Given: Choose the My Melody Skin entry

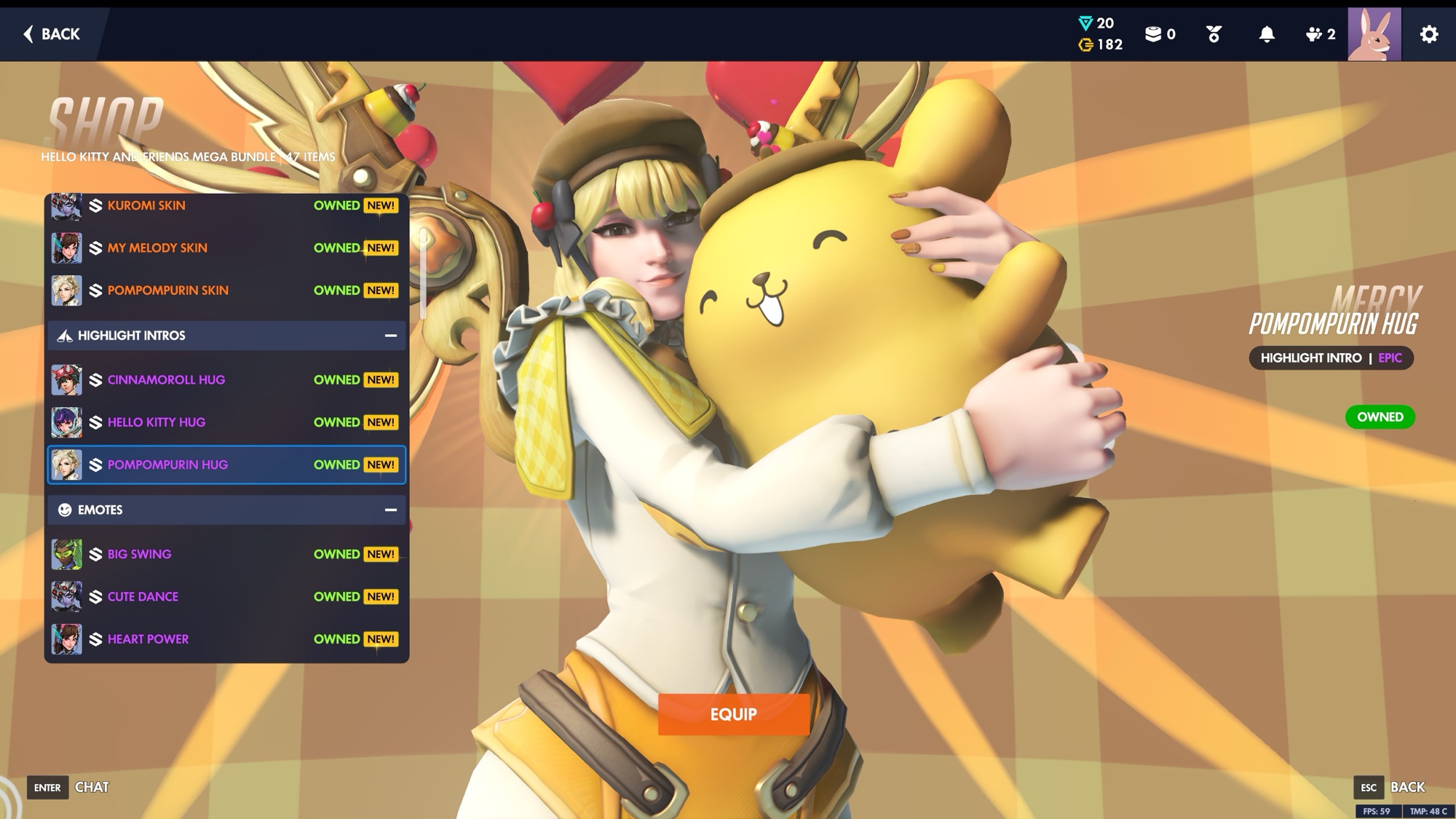Looking at the screenshot, I should tap(226, 248).
